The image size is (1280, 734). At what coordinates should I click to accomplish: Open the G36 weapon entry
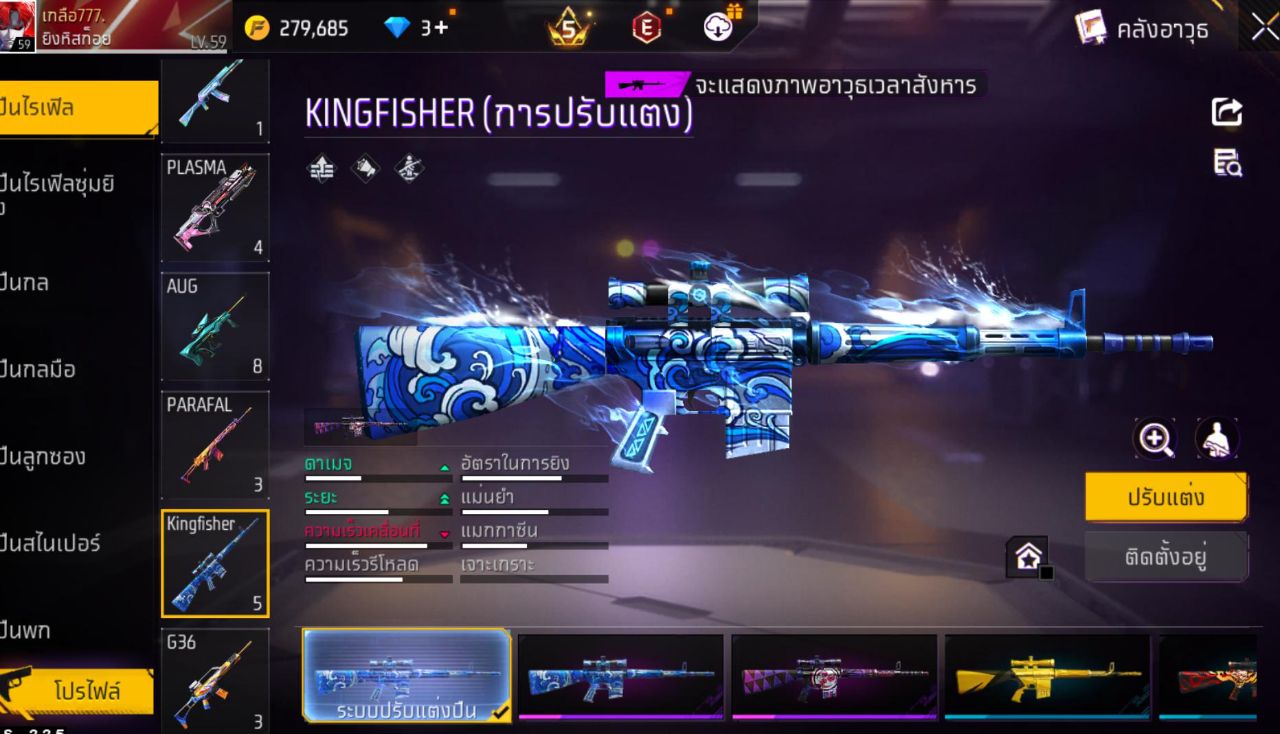(x=215, y=678)
